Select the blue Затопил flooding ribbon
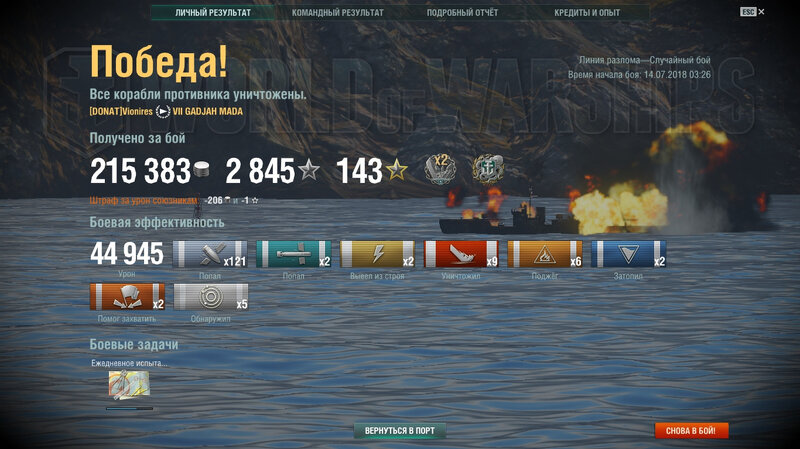The image size is (800, 449). coord(629,254)
